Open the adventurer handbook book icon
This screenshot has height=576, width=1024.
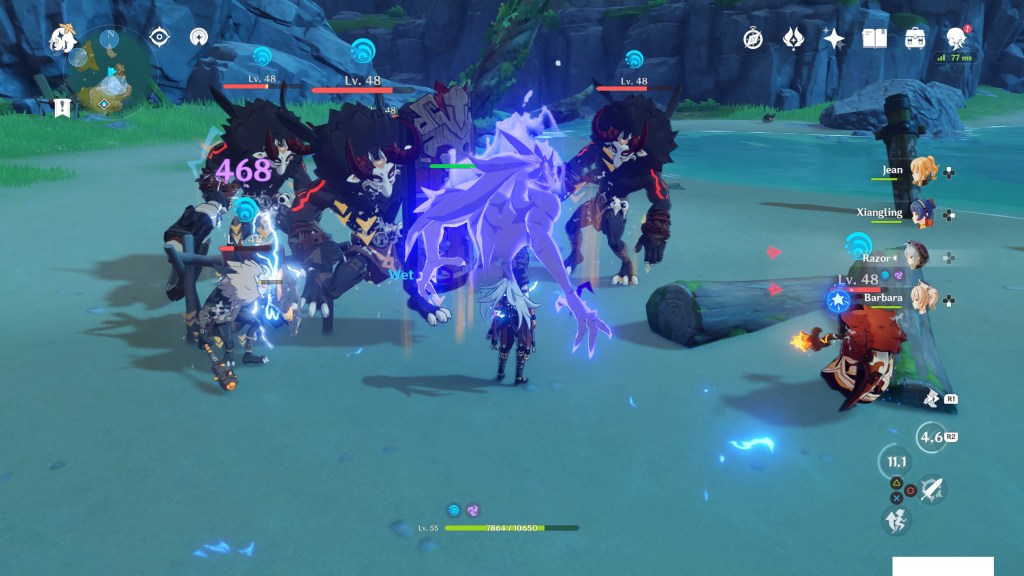point(875,39)
